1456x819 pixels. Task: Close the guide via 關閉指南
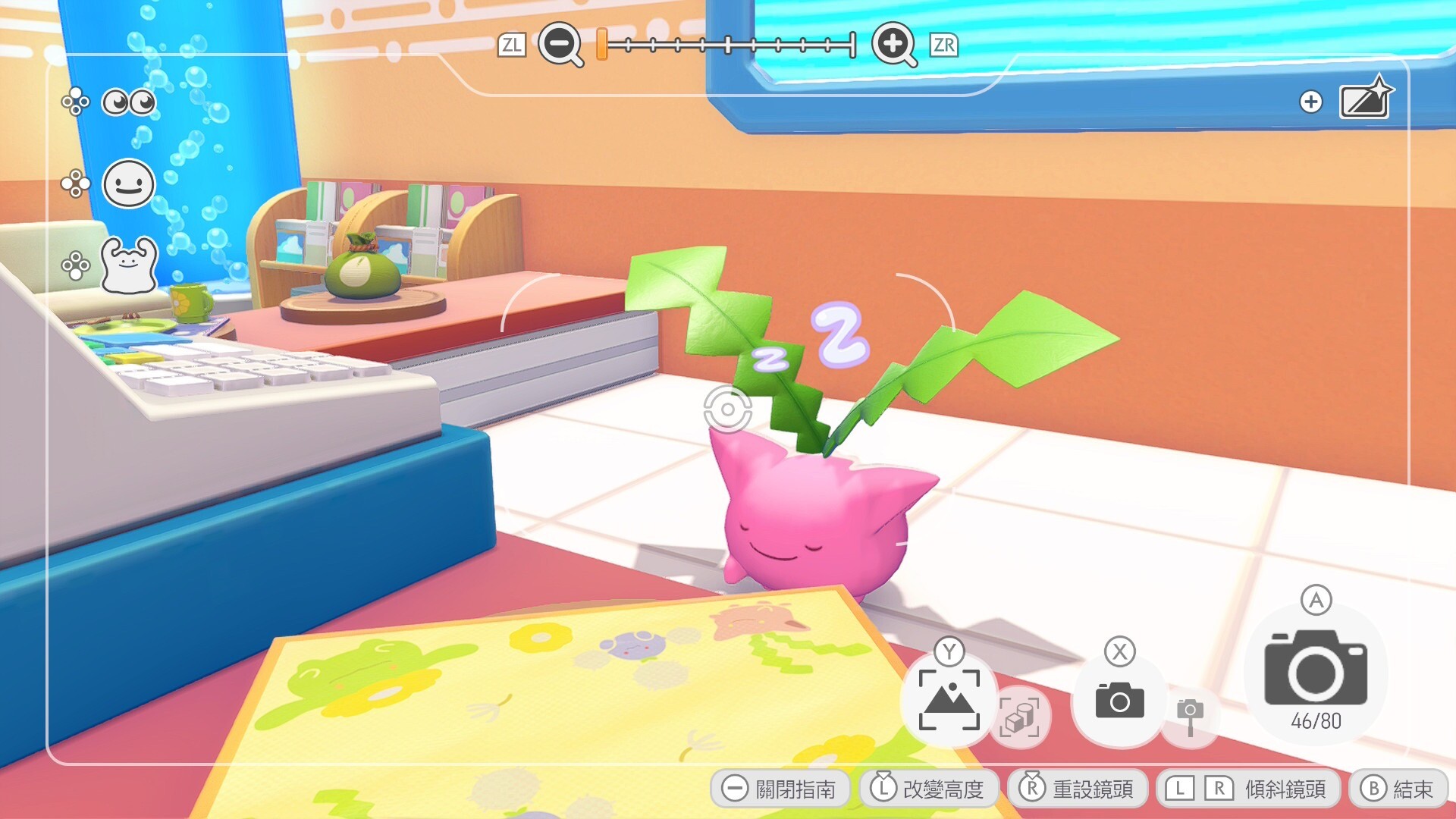click(x=780, y=789)
